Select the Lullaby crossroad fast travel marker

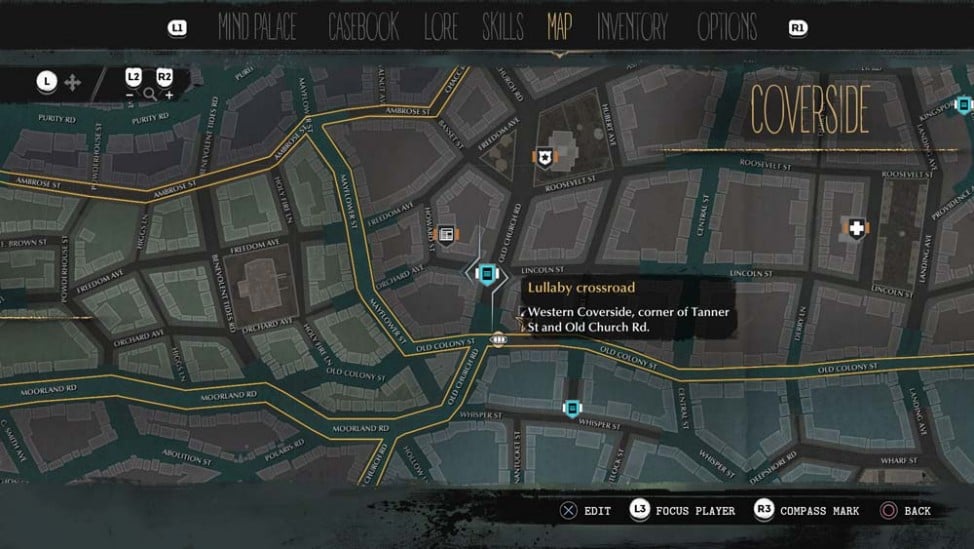click(487, 273)
